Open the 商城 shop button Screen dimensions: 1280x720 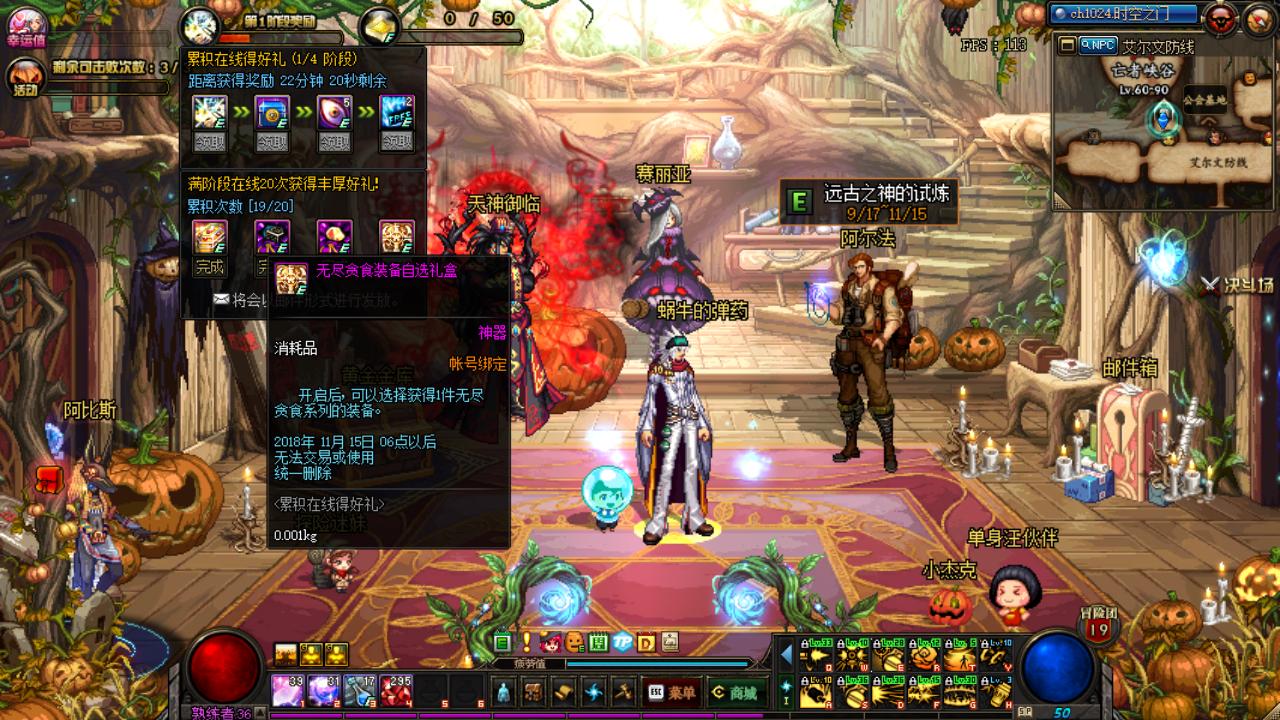(x=733, y=692)
